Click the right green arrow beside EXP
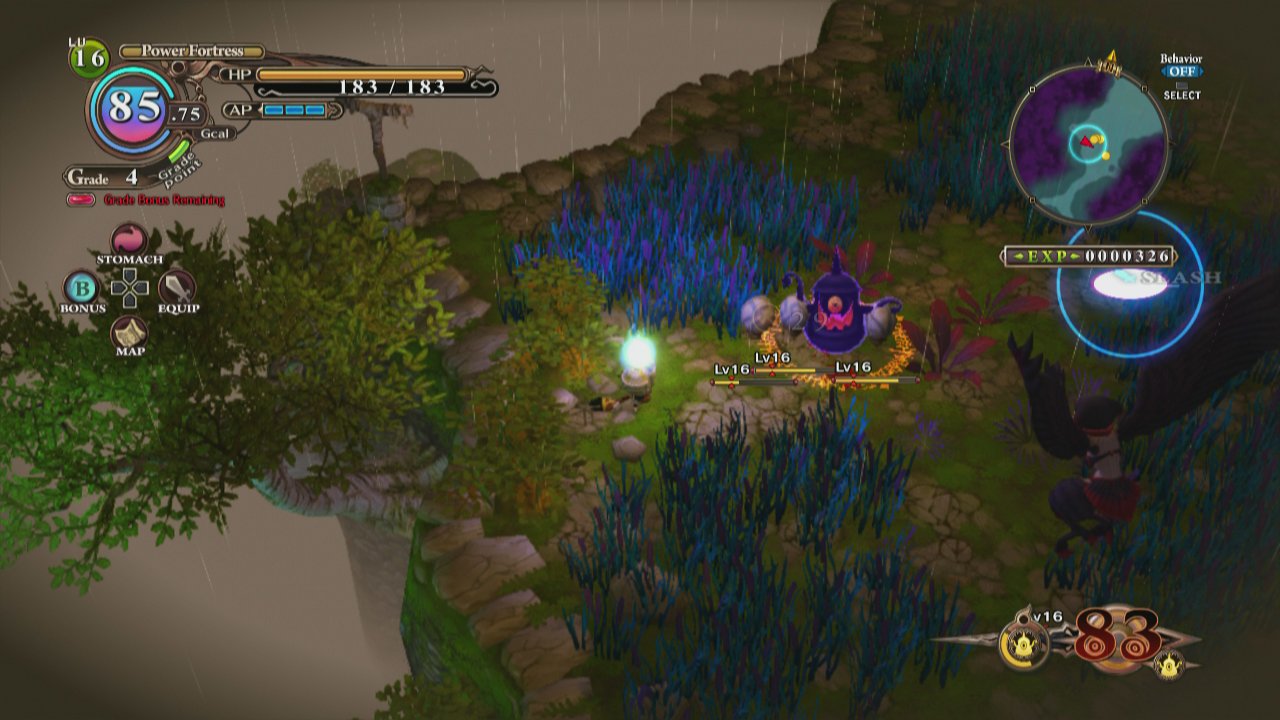Screen dimensions: 1280x720 [x=1075, y=254]
